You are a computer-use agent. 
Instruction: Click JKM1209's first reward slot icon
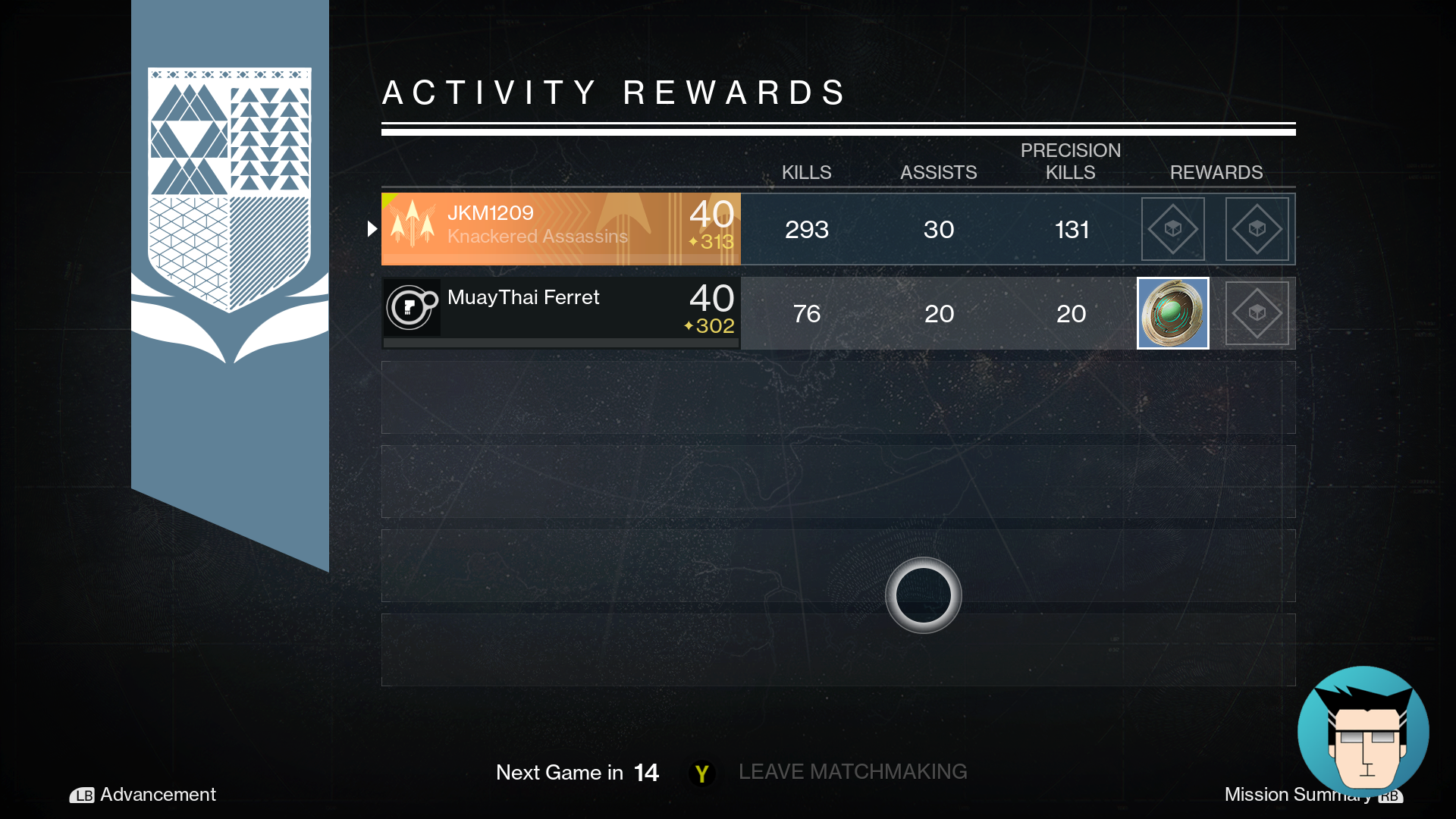pos(1172,228)
